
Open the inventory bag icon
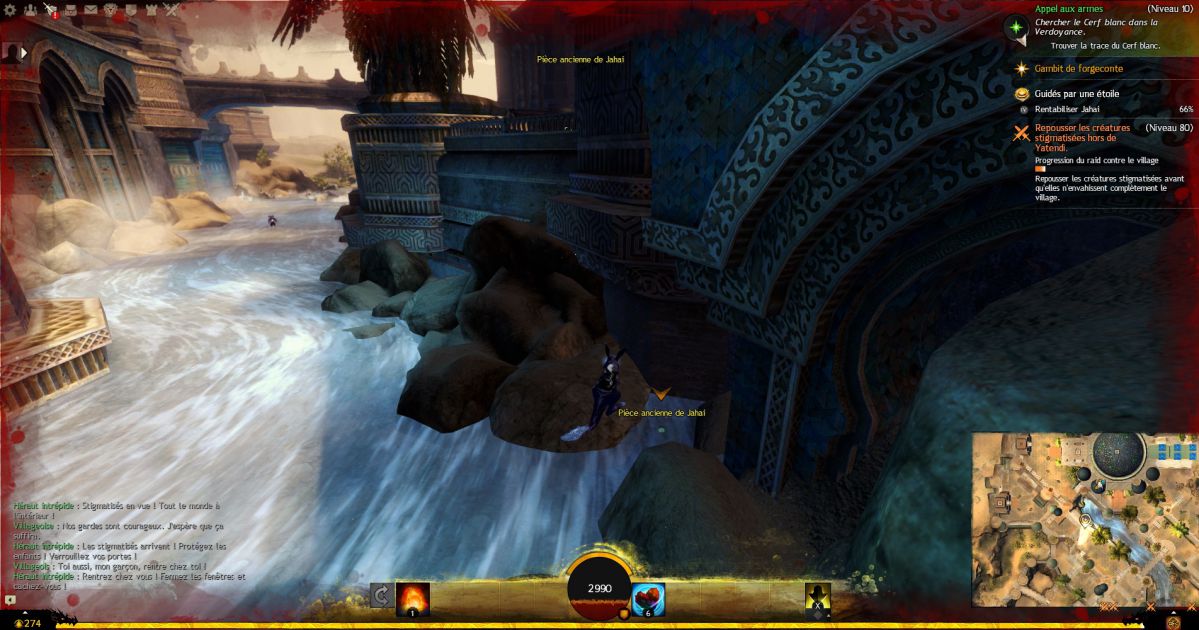(x=70, y=9)
